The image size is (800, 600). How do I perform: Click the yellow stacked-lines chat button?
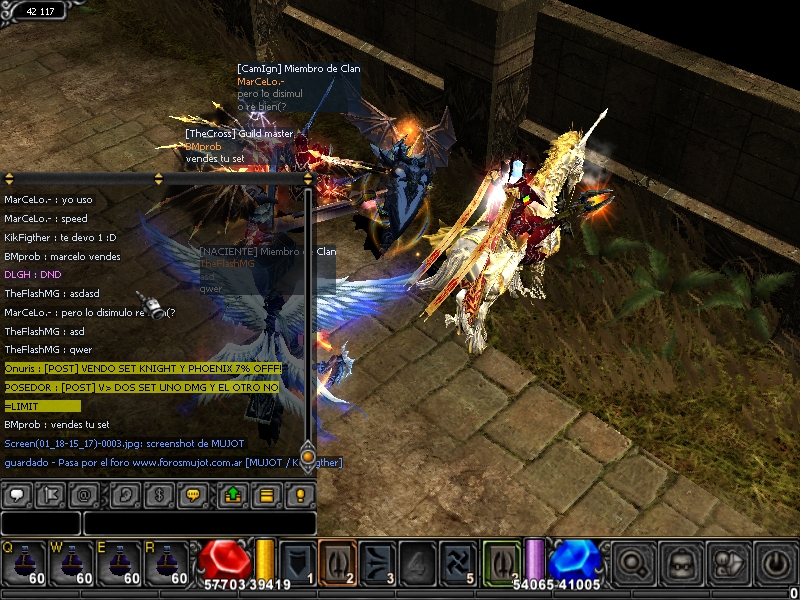click(x=266, y=494)
